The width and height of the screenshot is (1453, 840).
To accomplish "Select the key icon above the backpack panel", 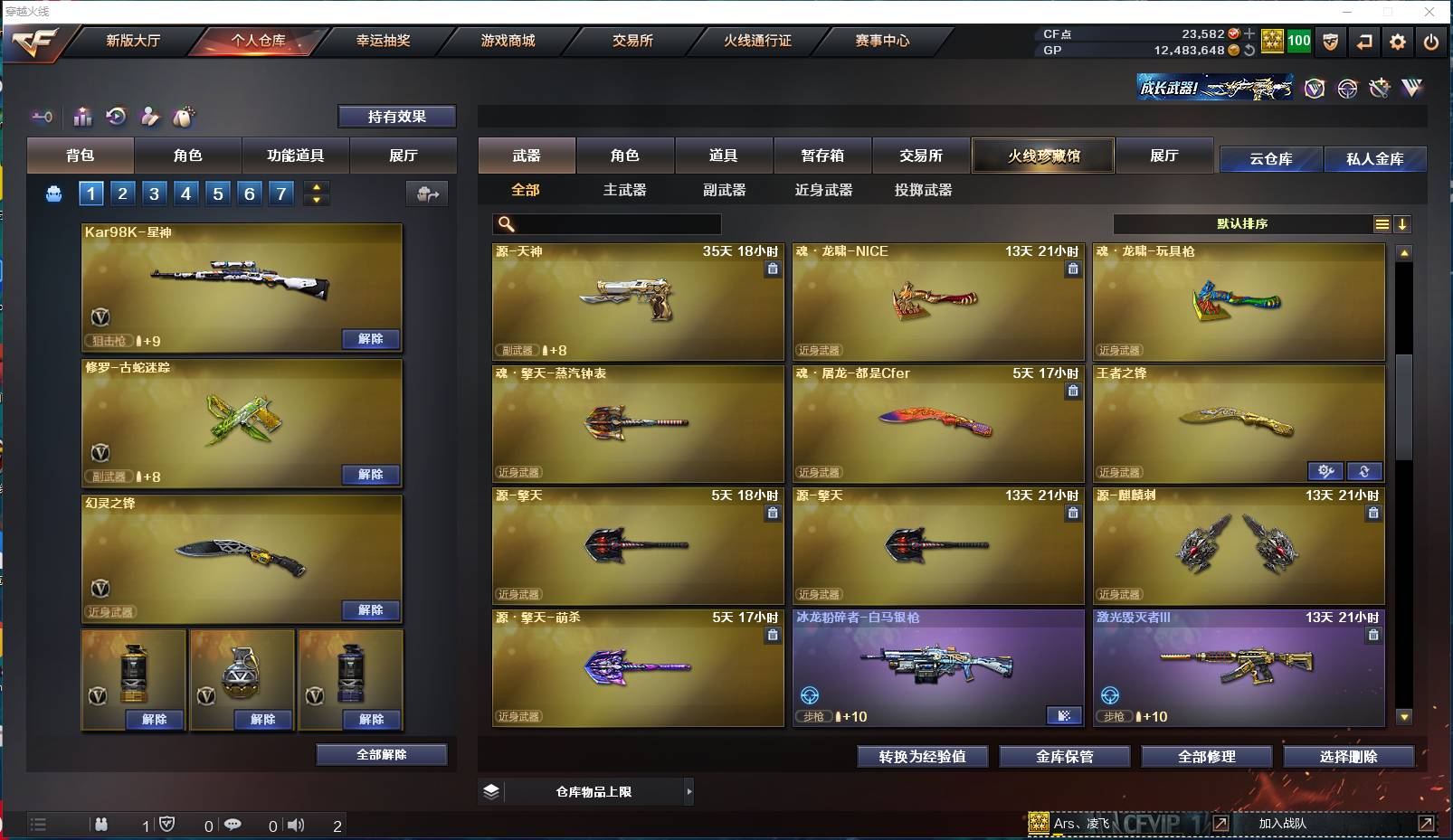I will pos(42,117).
